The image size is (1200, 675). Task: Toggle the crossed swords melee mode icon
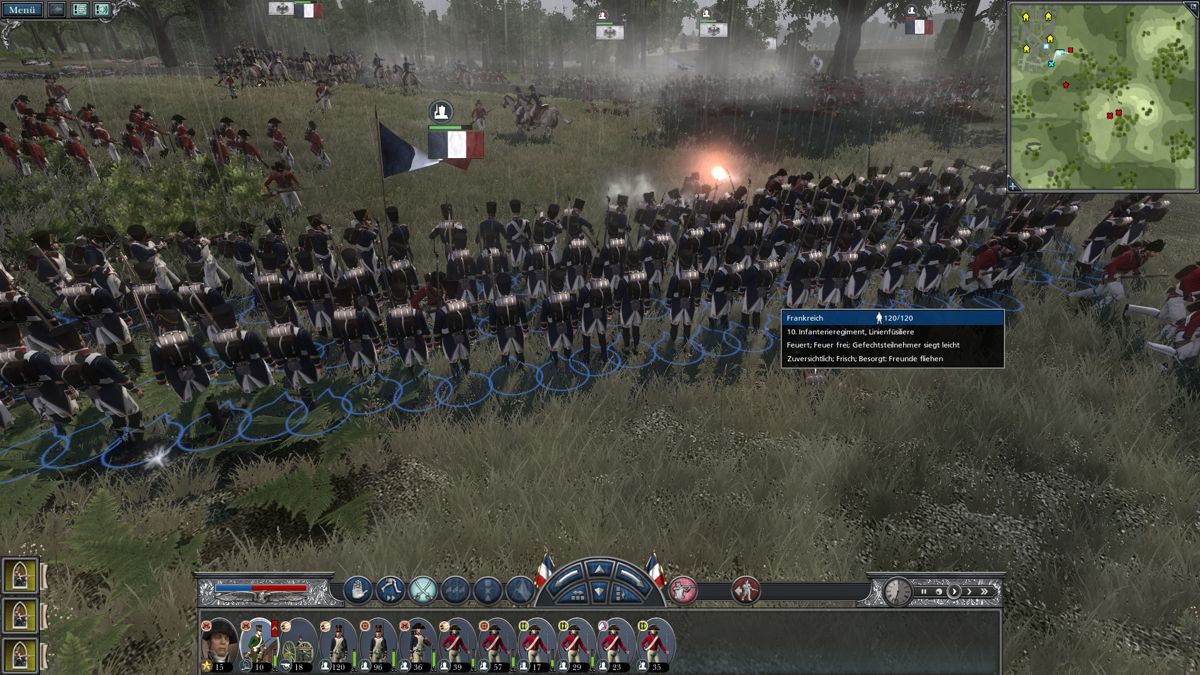coord(423,590)
